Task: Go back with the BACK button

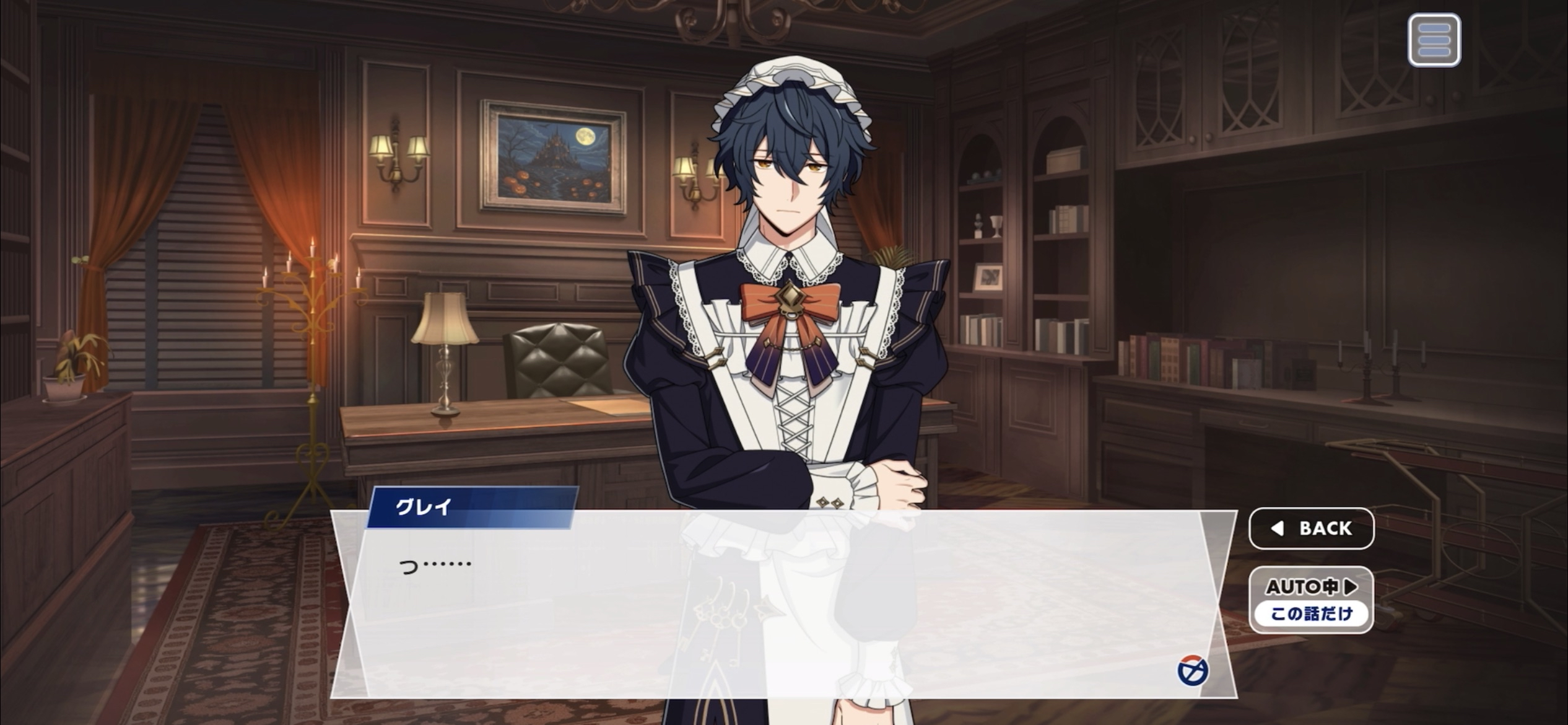Action: (x=1312, y=529)
